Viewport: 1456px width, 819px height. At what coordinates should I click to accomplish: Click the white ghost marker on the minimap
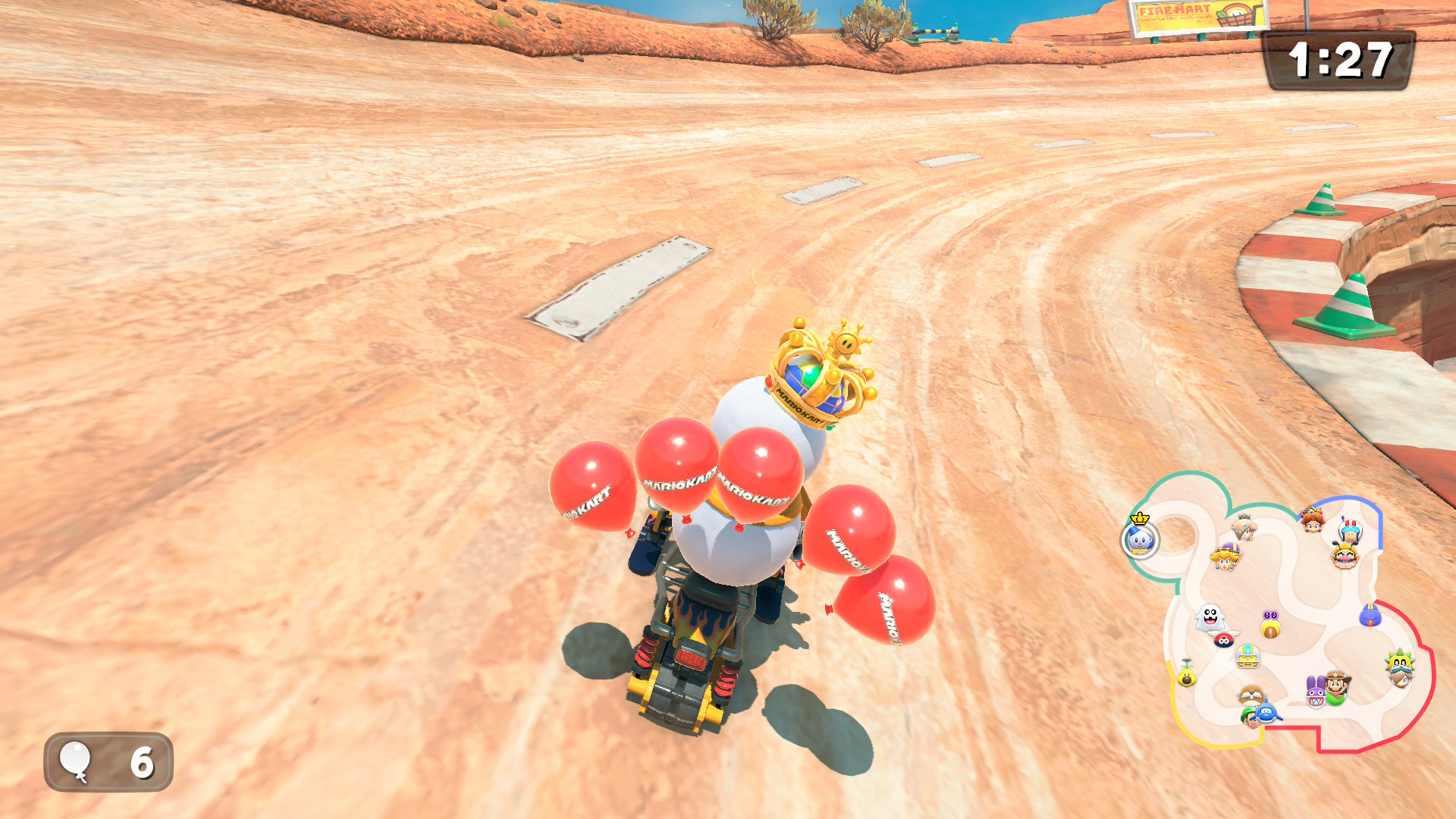pyautogui.click(x=1210, y=617)
